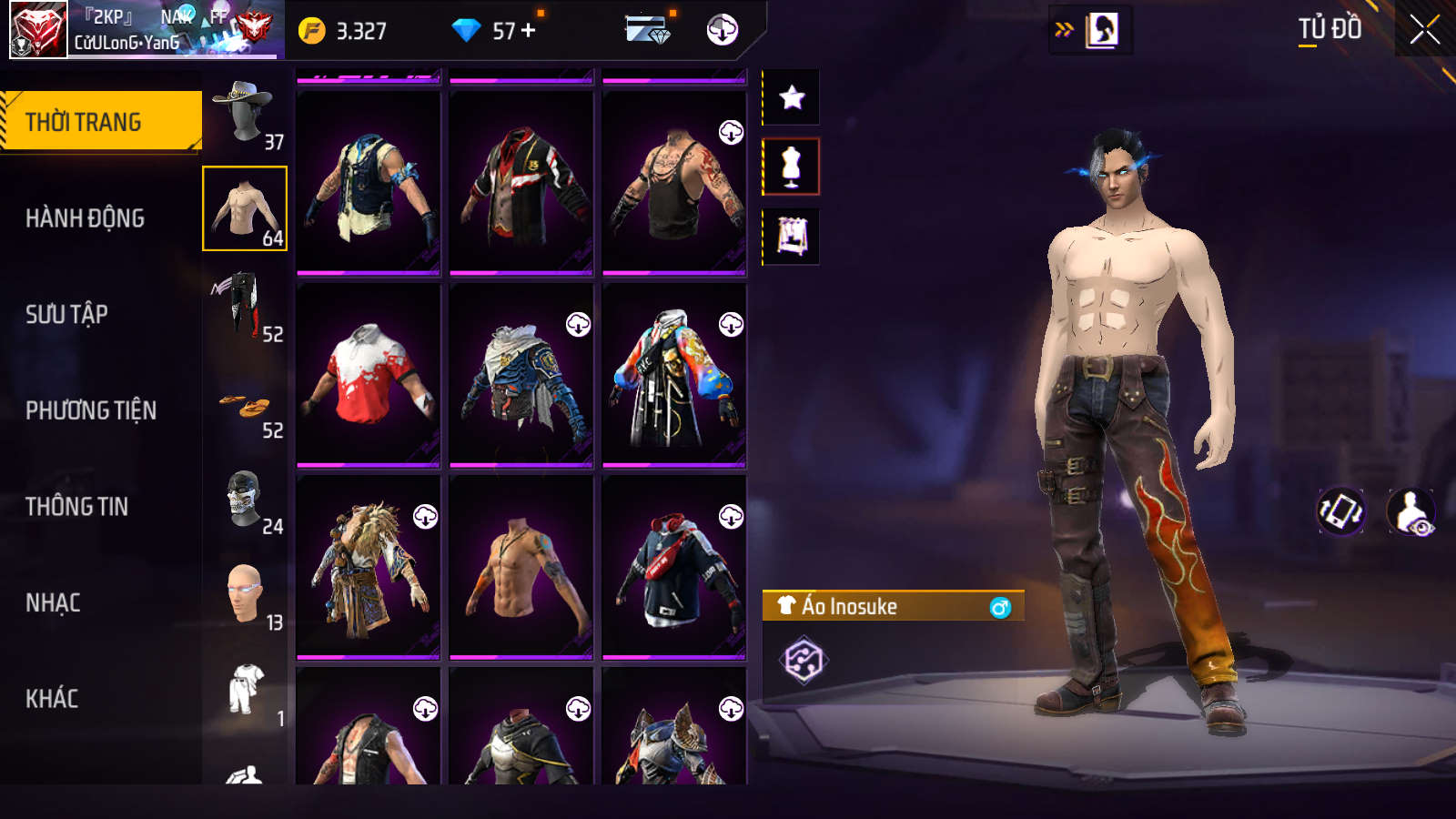This screenshot has width=1456, height=819.
Task: Choose the cowboy hat headwear category
Action: (245, 113)
